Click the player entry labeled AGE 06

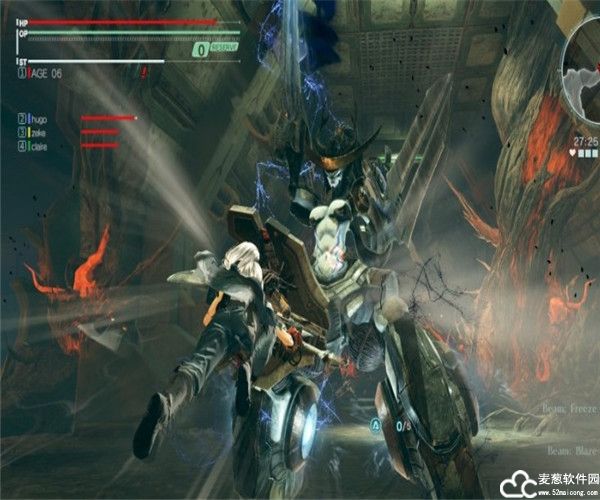coord(45,73)
